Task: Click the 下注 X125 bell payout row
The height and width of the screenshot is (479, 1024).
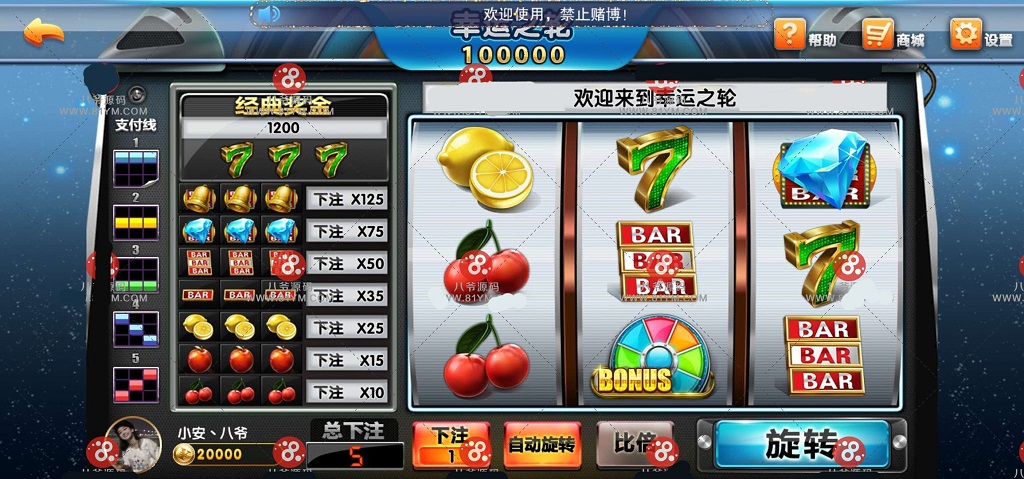Action: (x=345, y=199)
